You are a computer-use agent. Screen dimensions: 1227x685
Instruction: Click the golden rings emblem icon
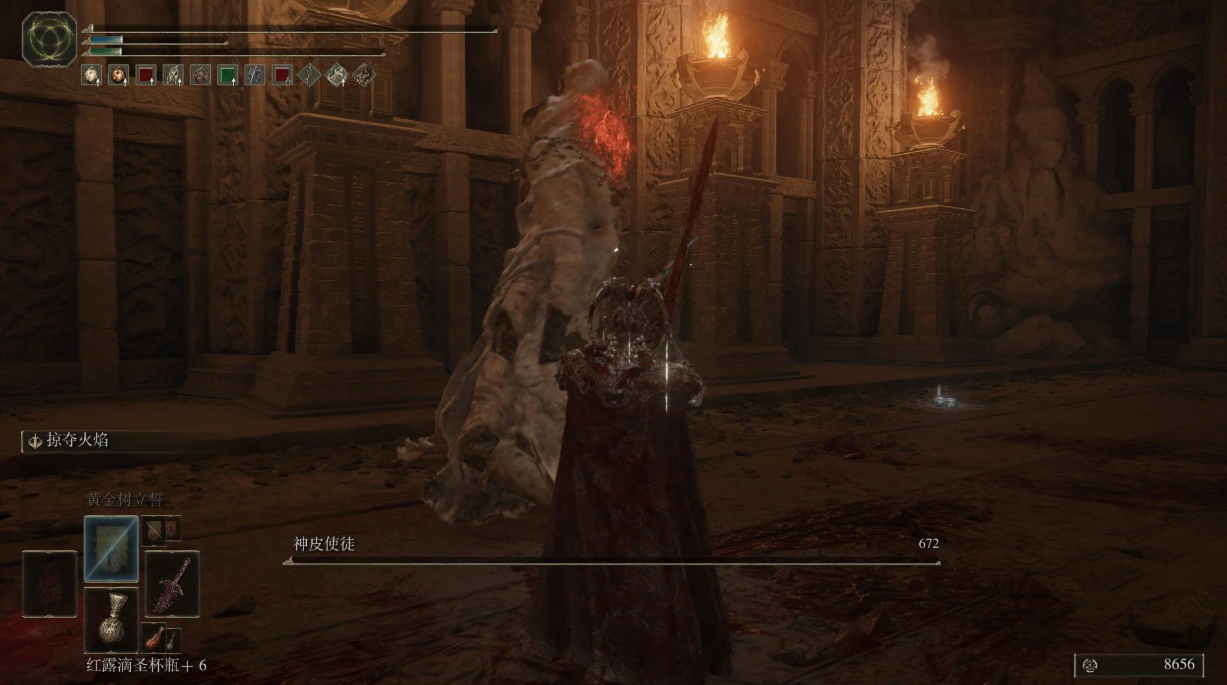[49, 39]
